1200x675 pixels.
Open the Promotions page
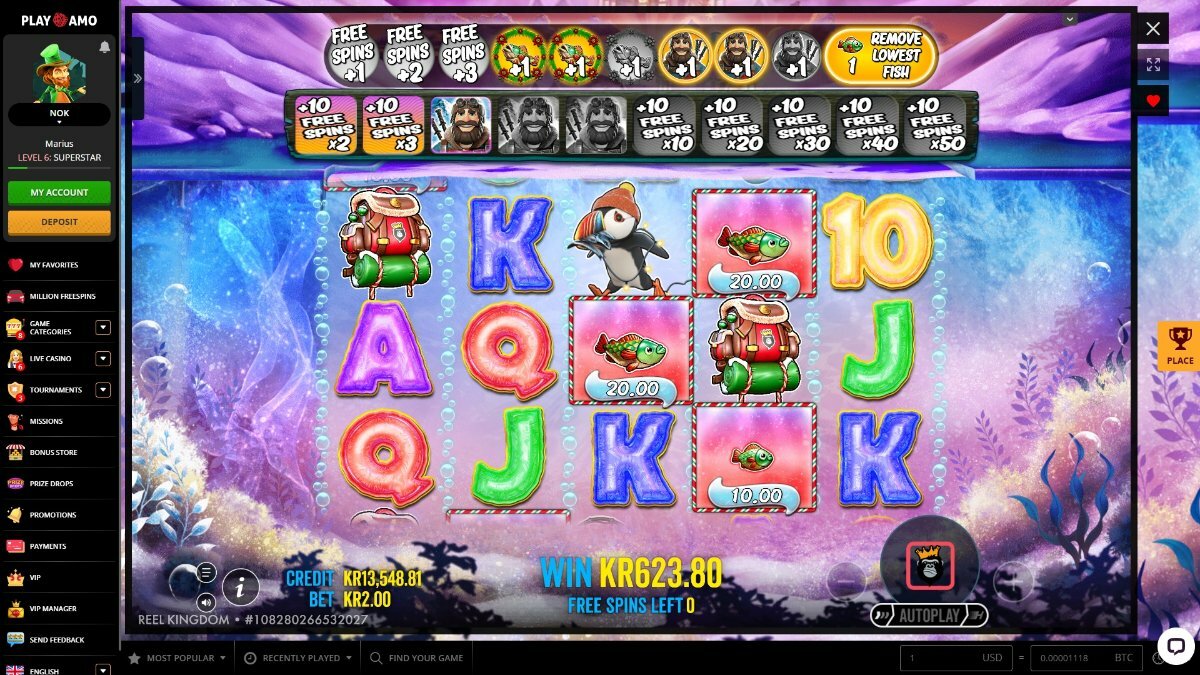point(52,515)
